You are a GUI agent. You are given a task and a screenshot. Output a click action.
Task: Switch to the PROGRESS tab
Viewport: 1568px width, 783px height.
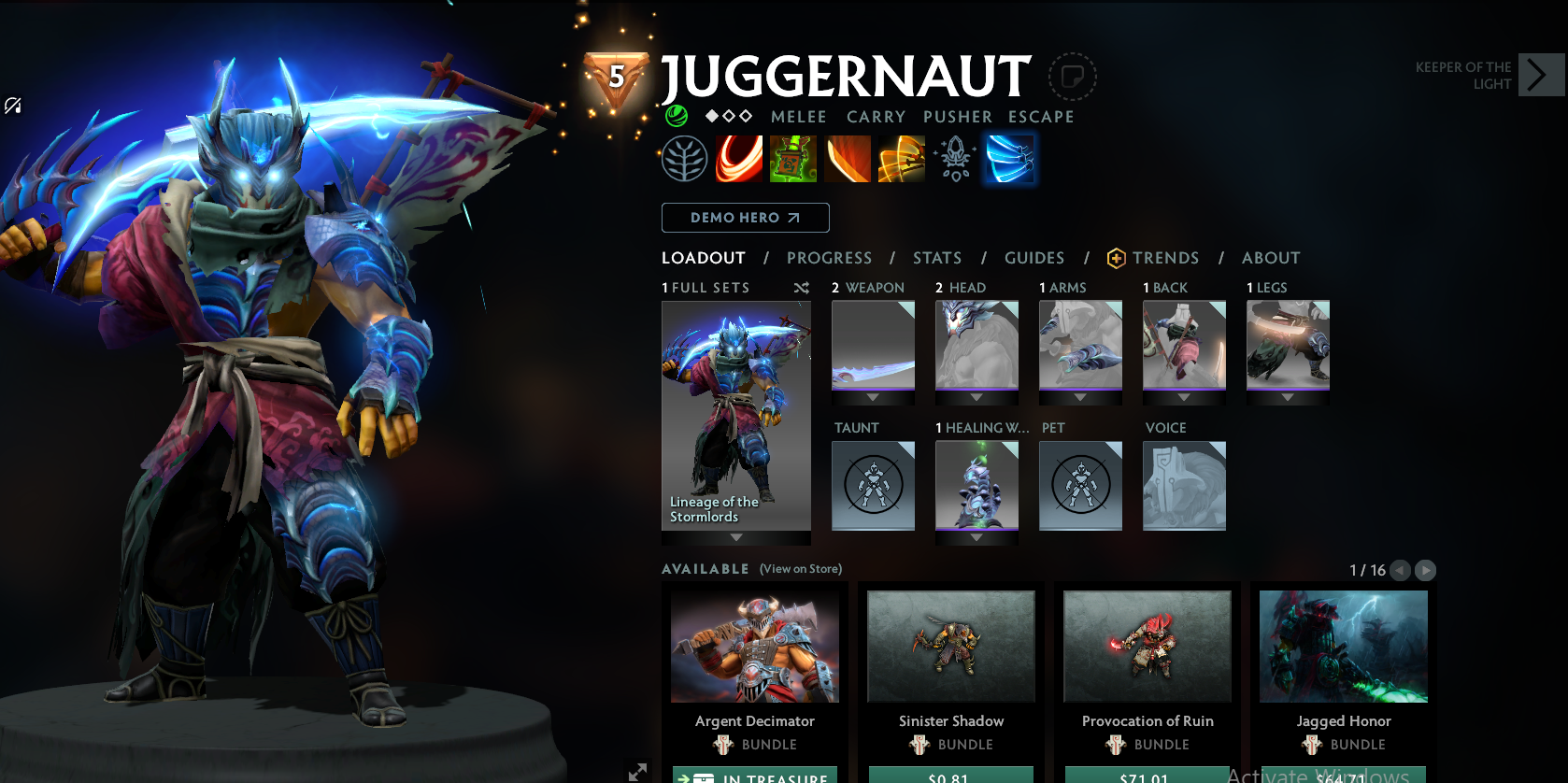(x=830, y=258)
